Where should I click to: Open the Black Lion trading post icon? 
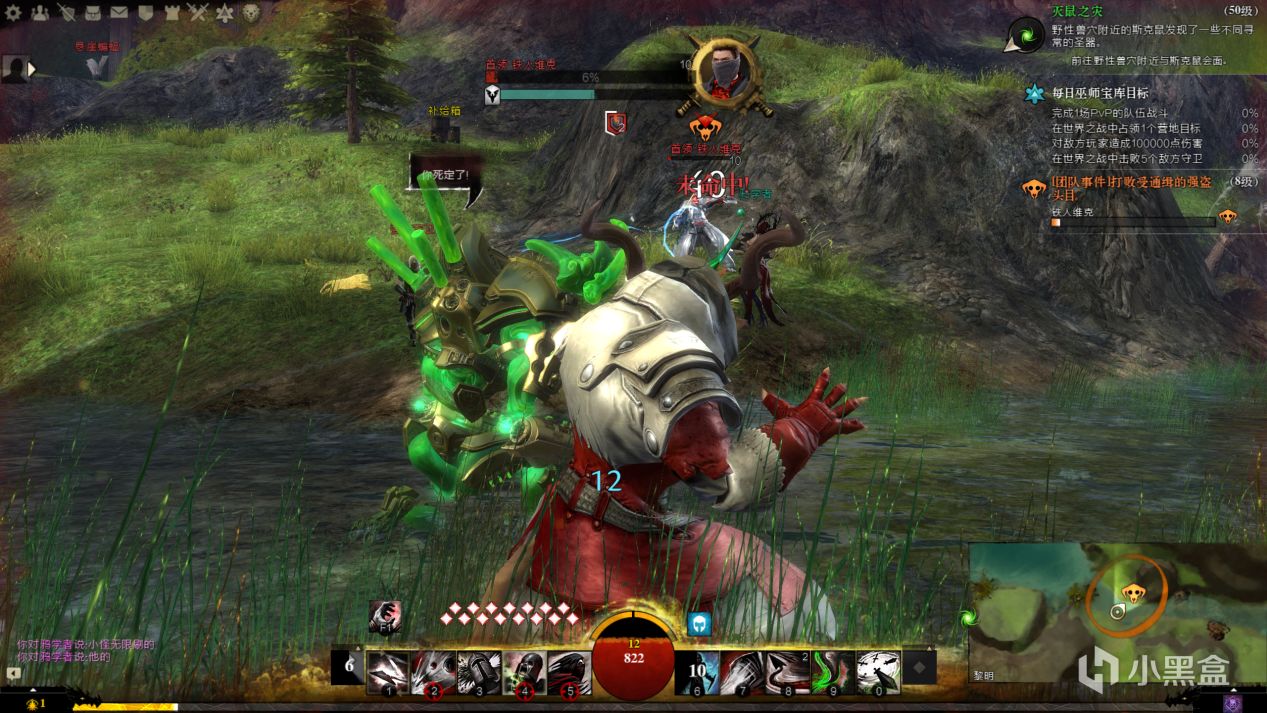(252, 13)
